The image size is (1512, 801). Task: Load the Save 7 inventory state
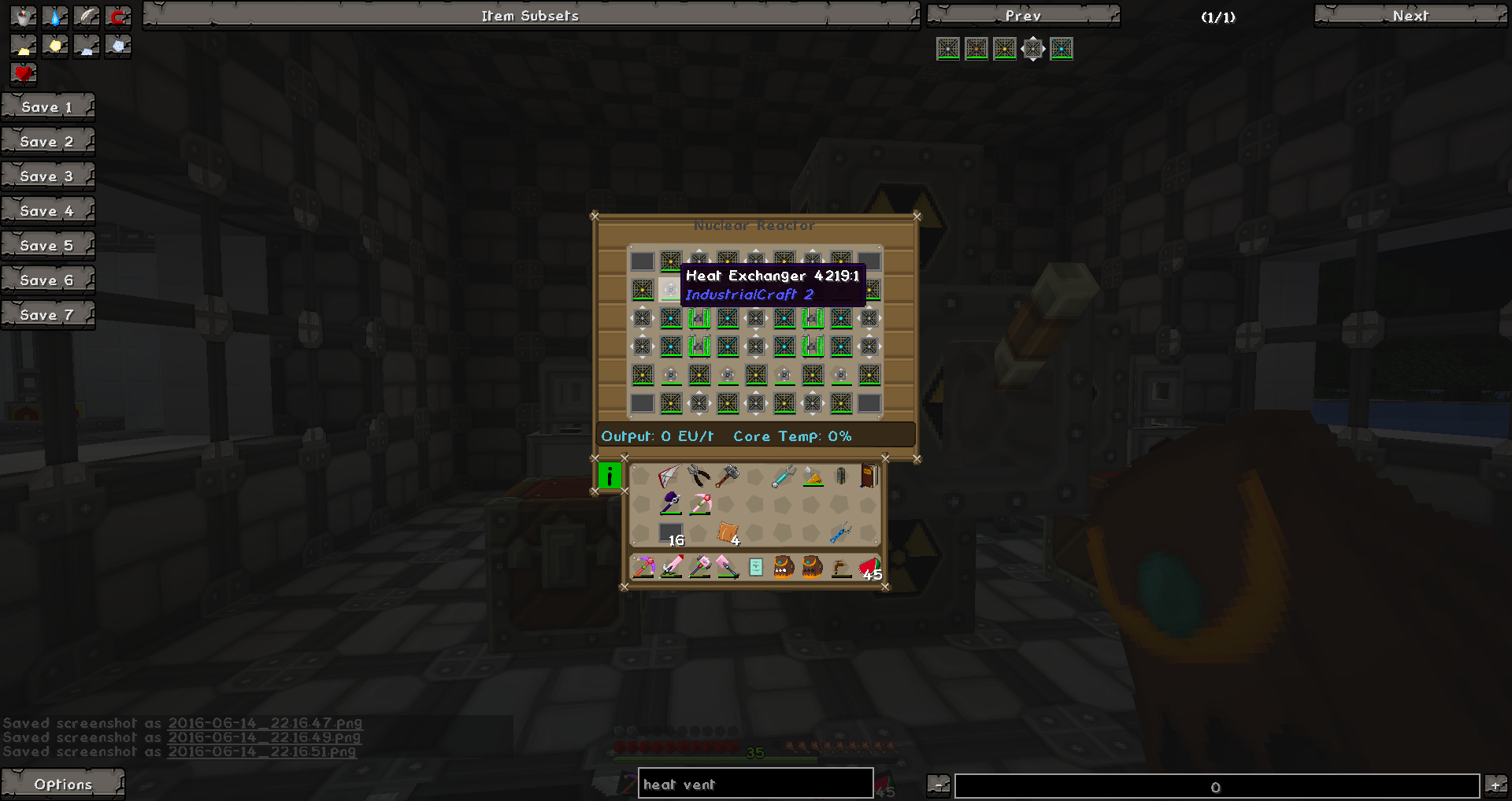click(x=47, y=314)
